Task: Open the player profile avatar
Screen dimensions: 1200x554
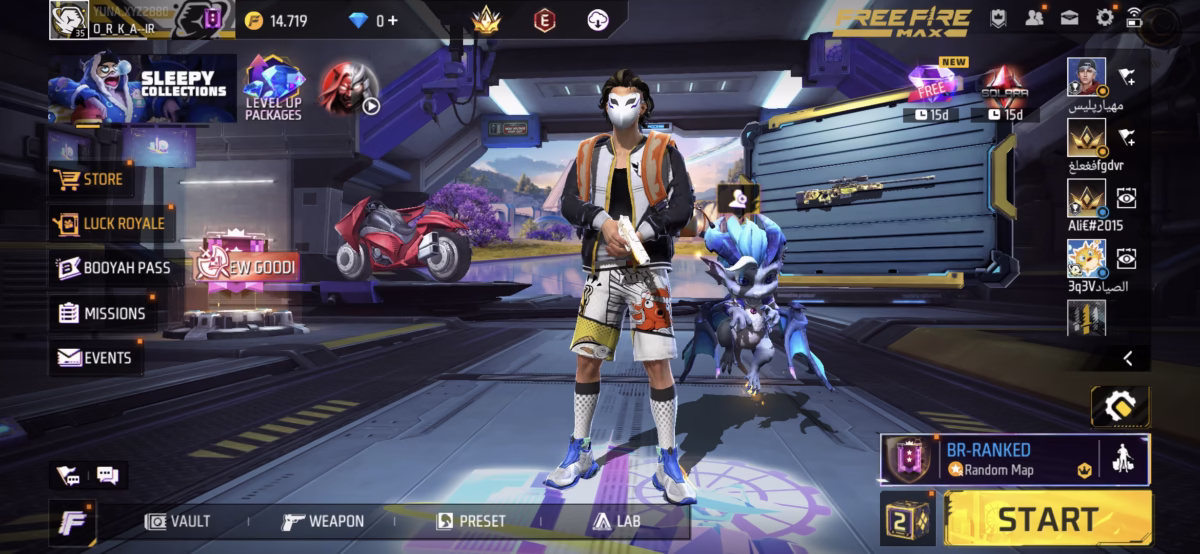Action: [69, 19]
